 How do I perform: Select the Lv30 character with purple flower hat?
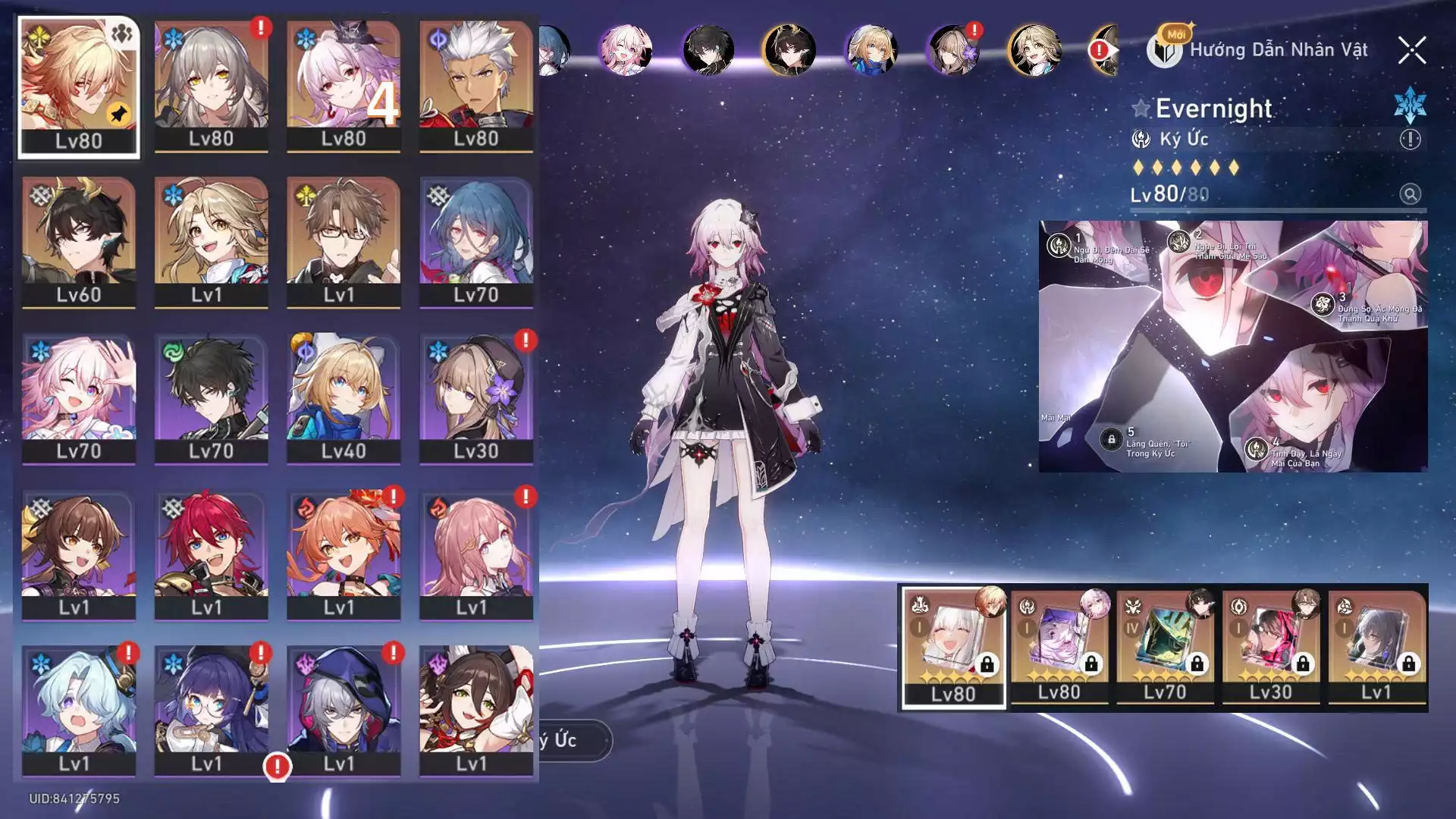pyautogui.click(x=476, y=398)
